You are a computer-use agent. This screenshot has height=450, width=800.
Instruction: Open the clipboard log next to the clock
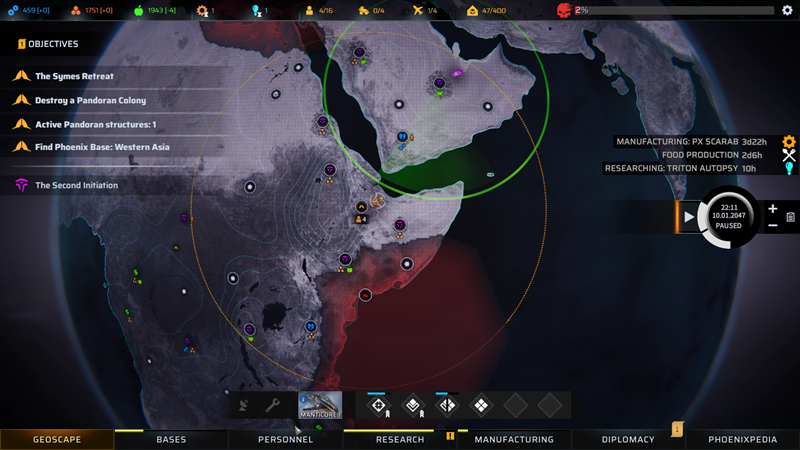[790, 217]
